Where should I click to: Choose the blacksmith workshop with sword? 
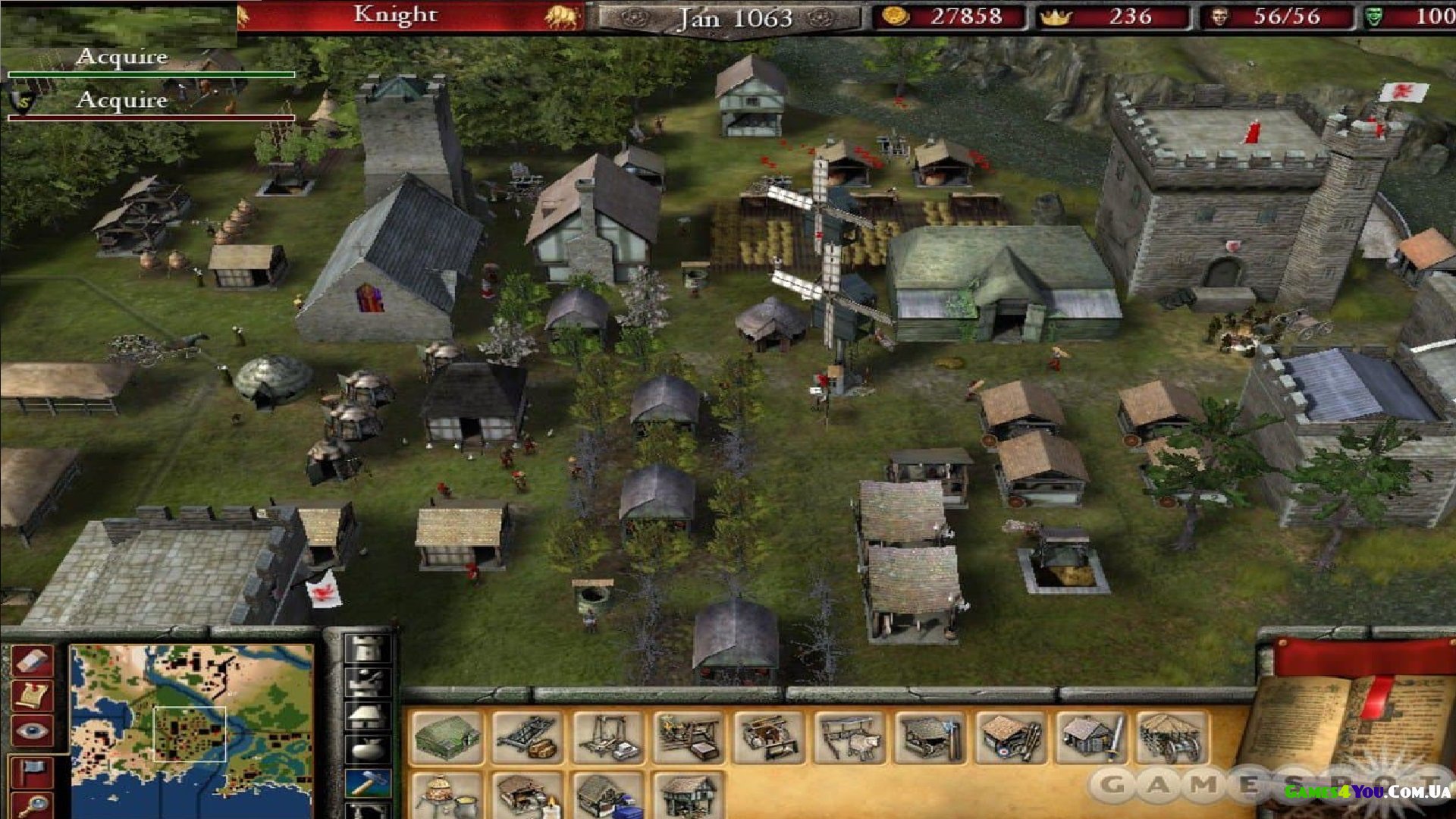click(x=1092, y=737)
